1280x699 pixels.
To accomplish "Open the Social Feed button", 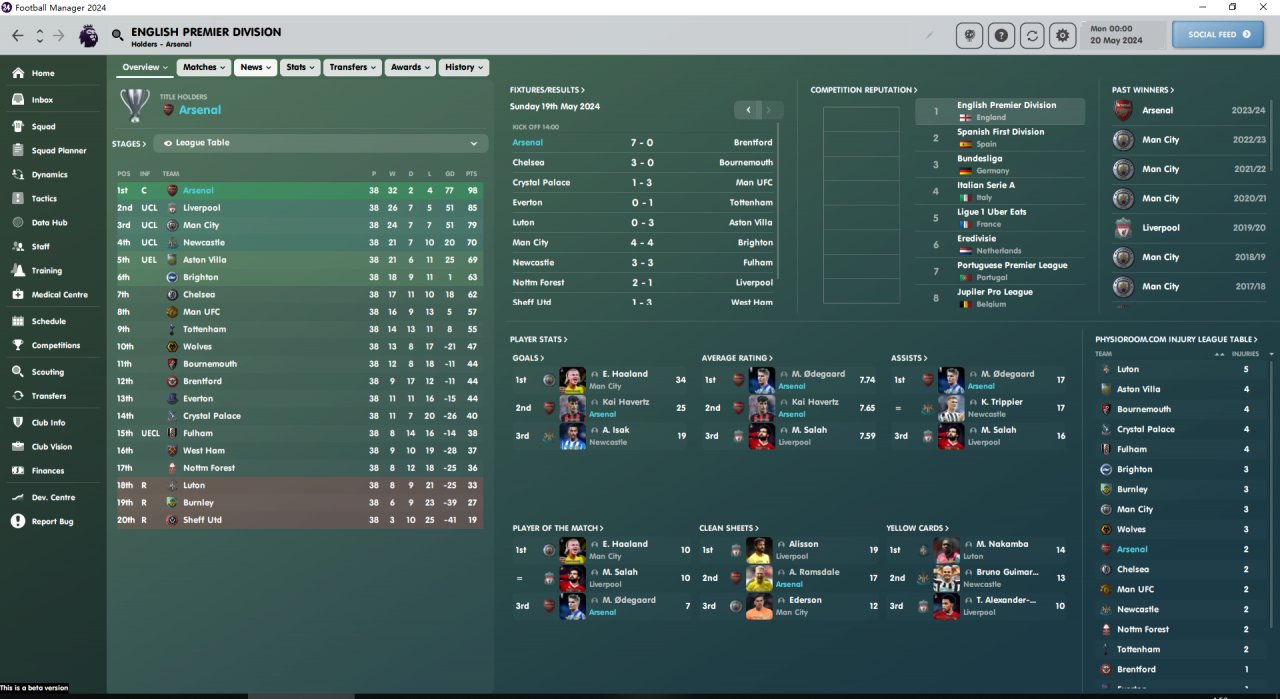I will pos(1218,35).
